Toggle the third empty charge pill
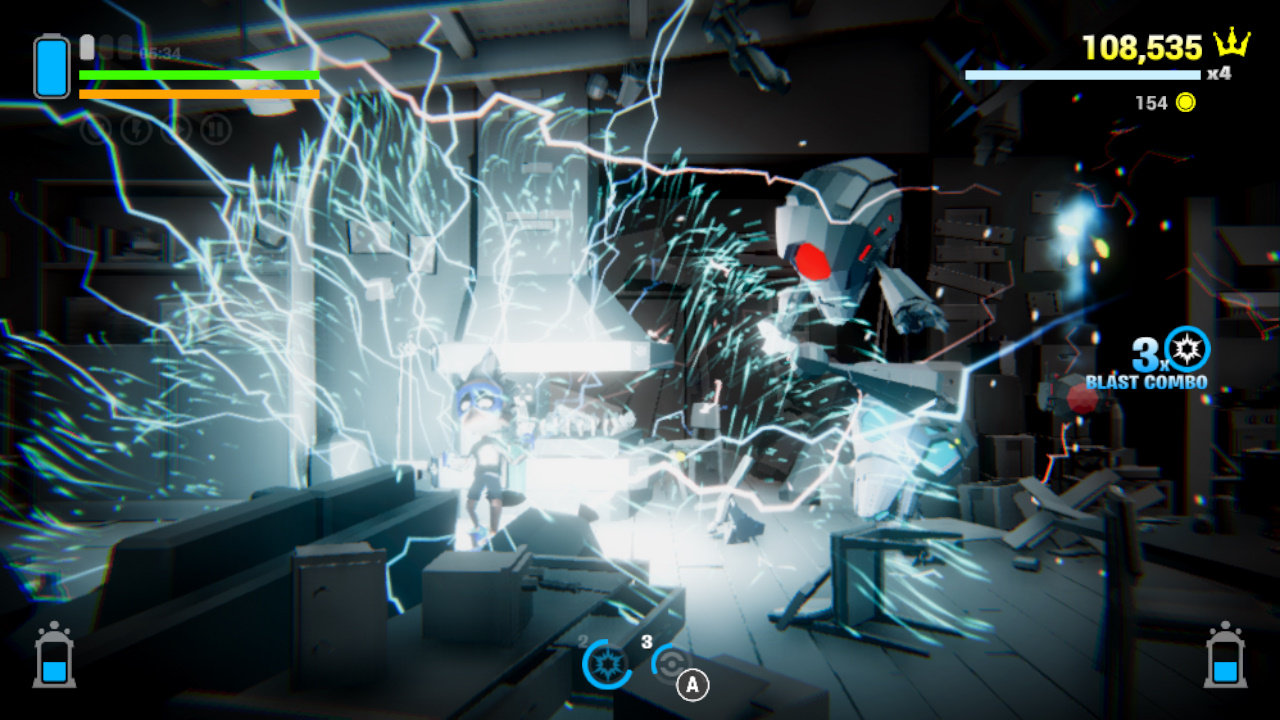 [125, 46]
